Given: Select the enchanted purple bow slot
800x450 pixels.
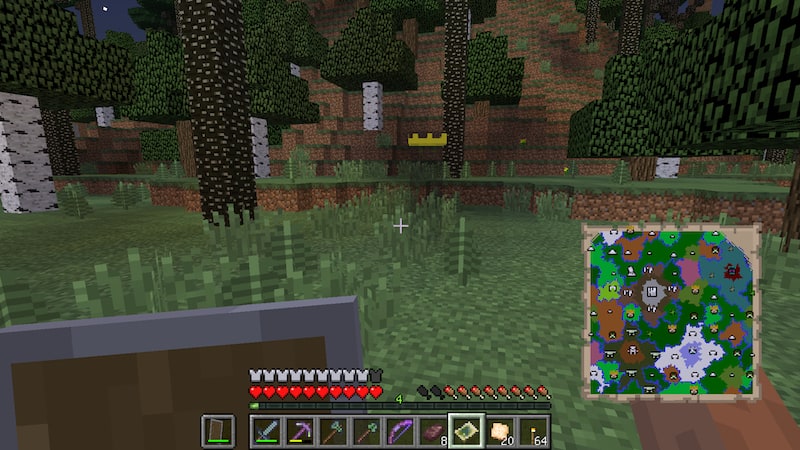Looking at the screenshot, I should point(399,431).
